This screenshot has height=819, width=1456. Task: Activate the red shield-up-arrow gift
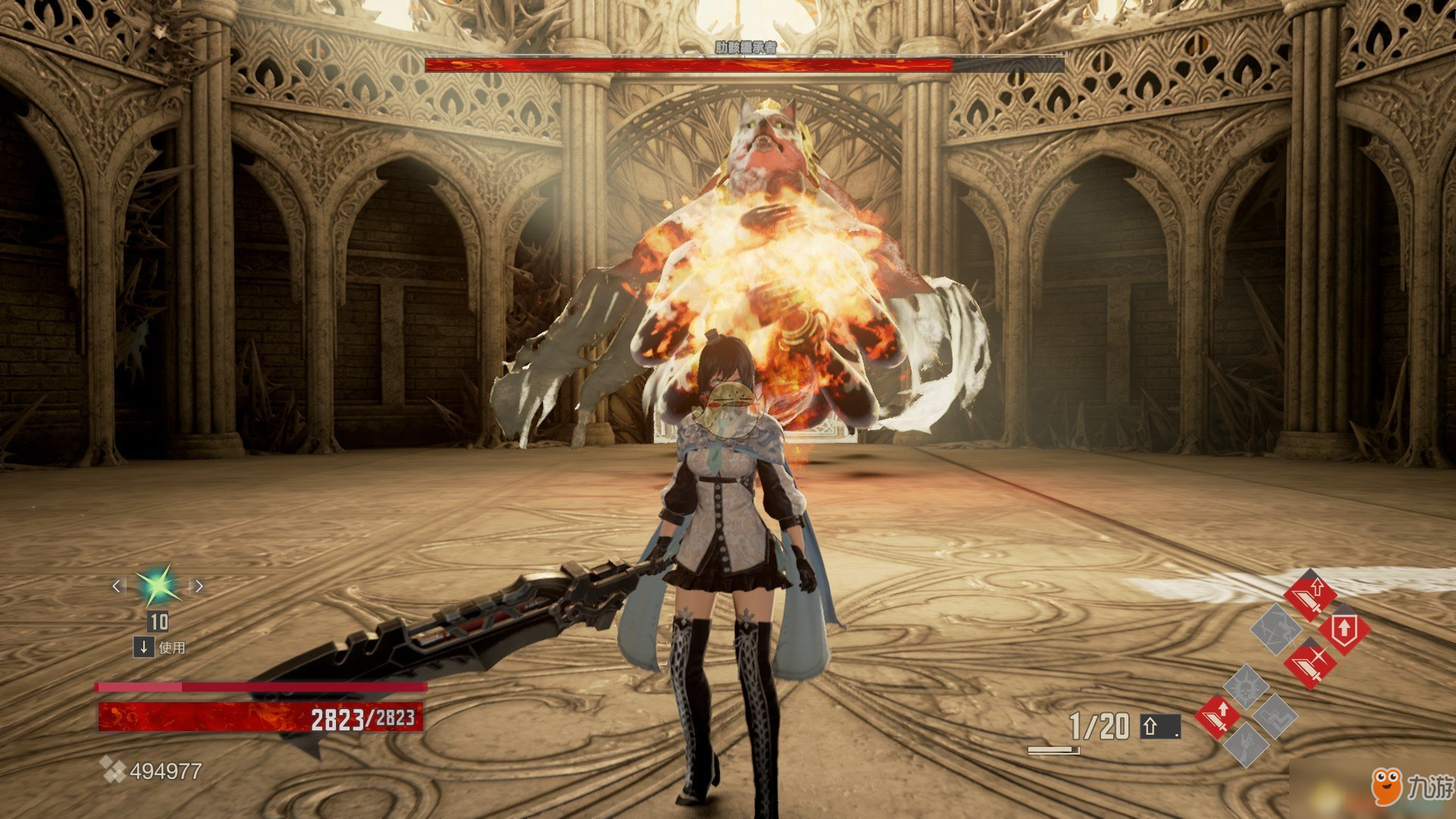1344,630
